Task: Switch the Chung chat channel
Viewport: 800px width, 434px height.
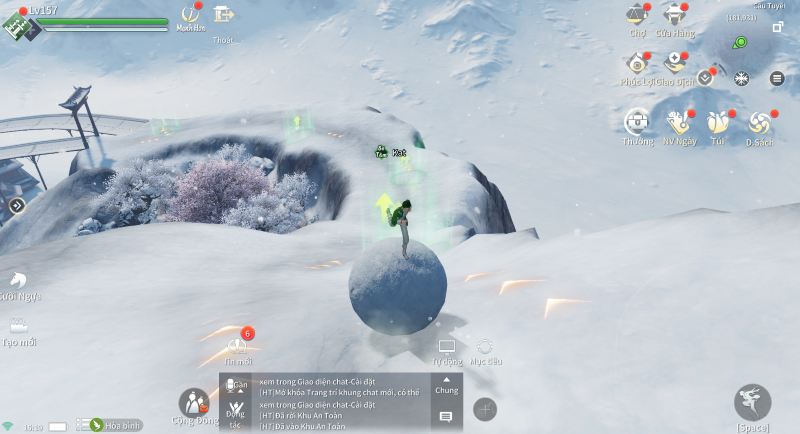Action: 446,385
